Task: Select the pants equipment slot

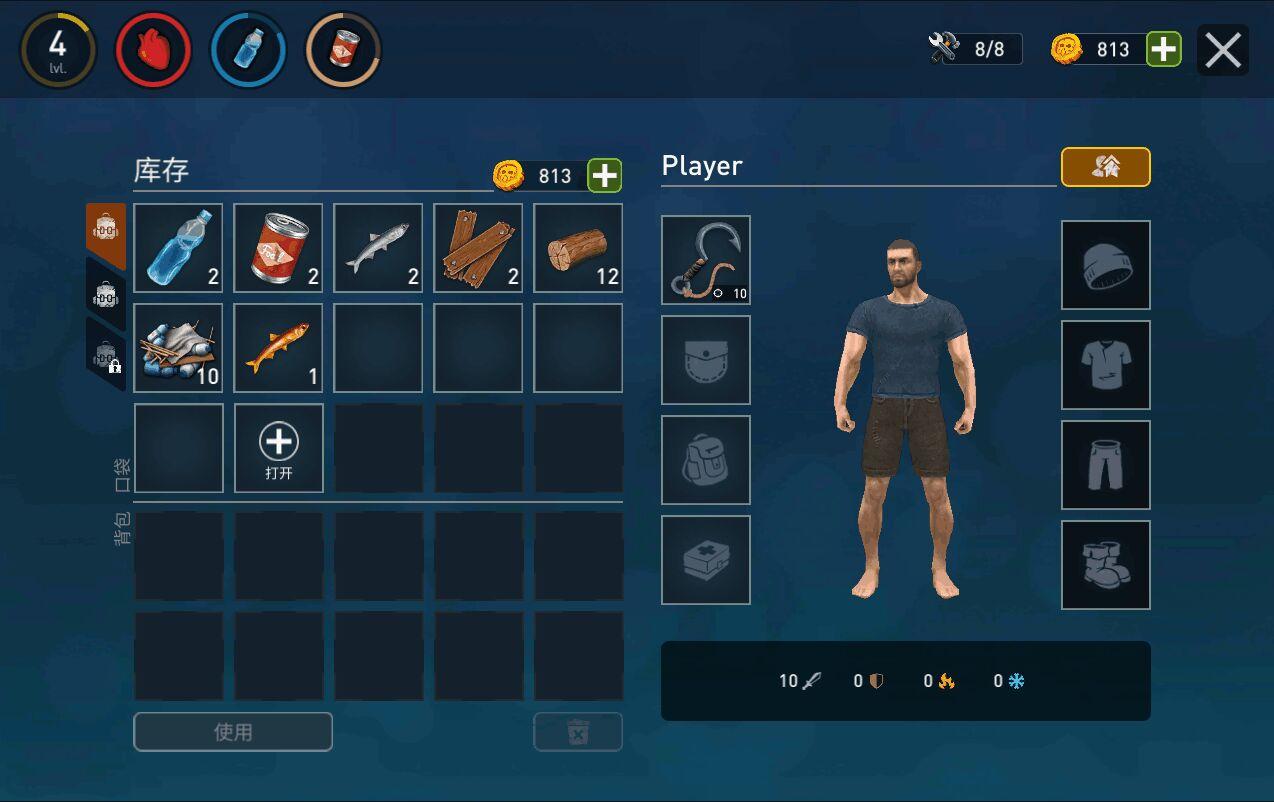Action: (1106, 465)
